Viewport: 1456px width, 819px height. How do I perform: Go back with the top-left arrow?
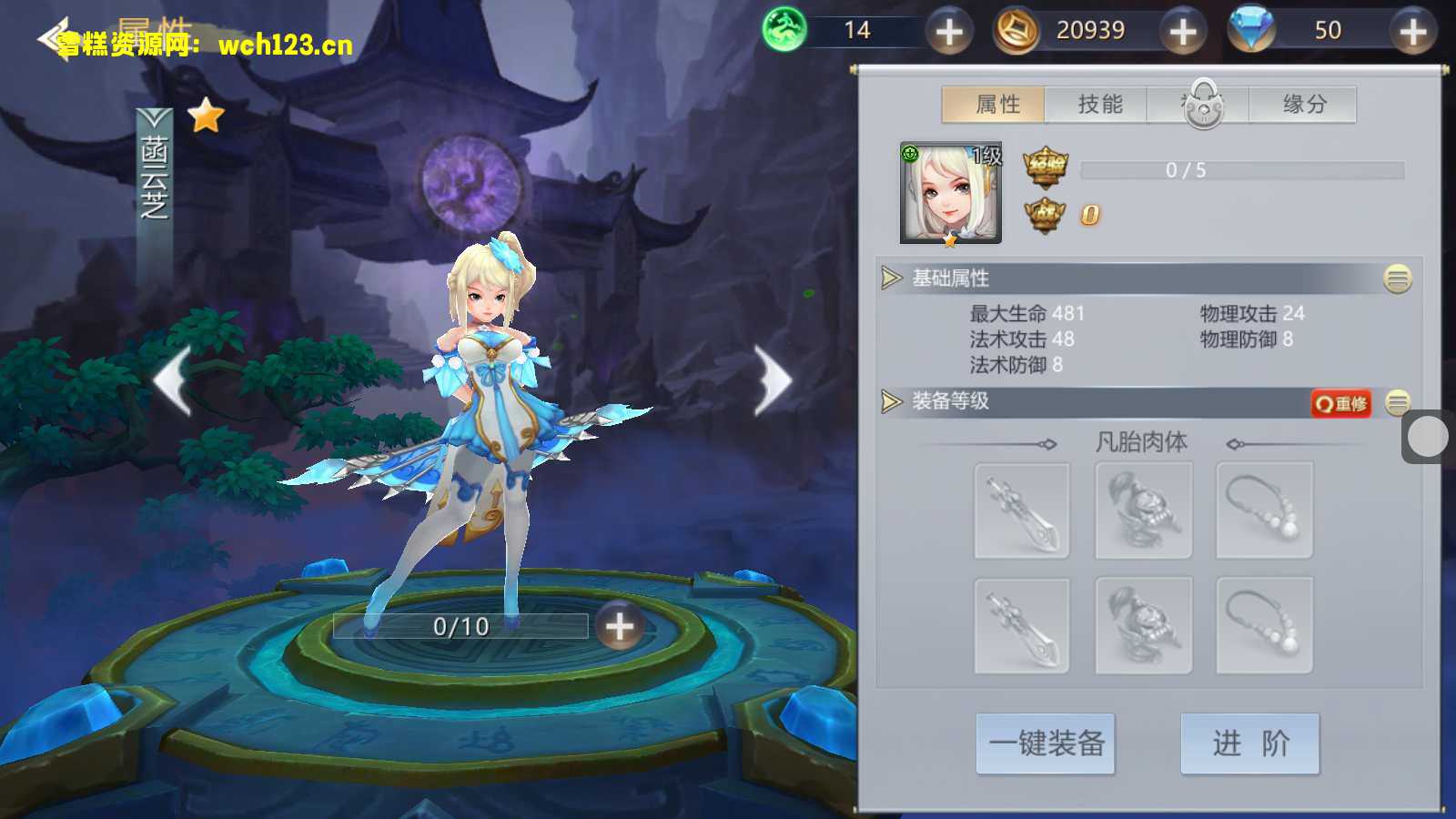point(53,38)
